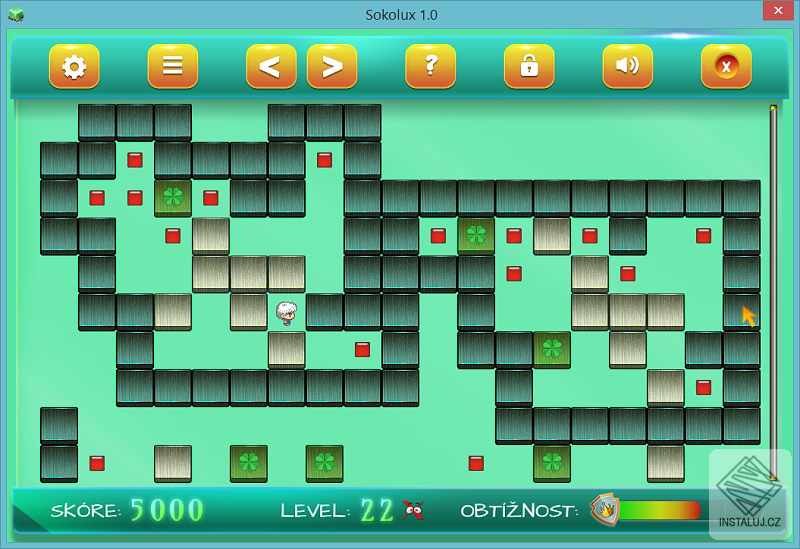800x549 pixels.
Task: Open the level list menu button
Action: pos(172,67)
